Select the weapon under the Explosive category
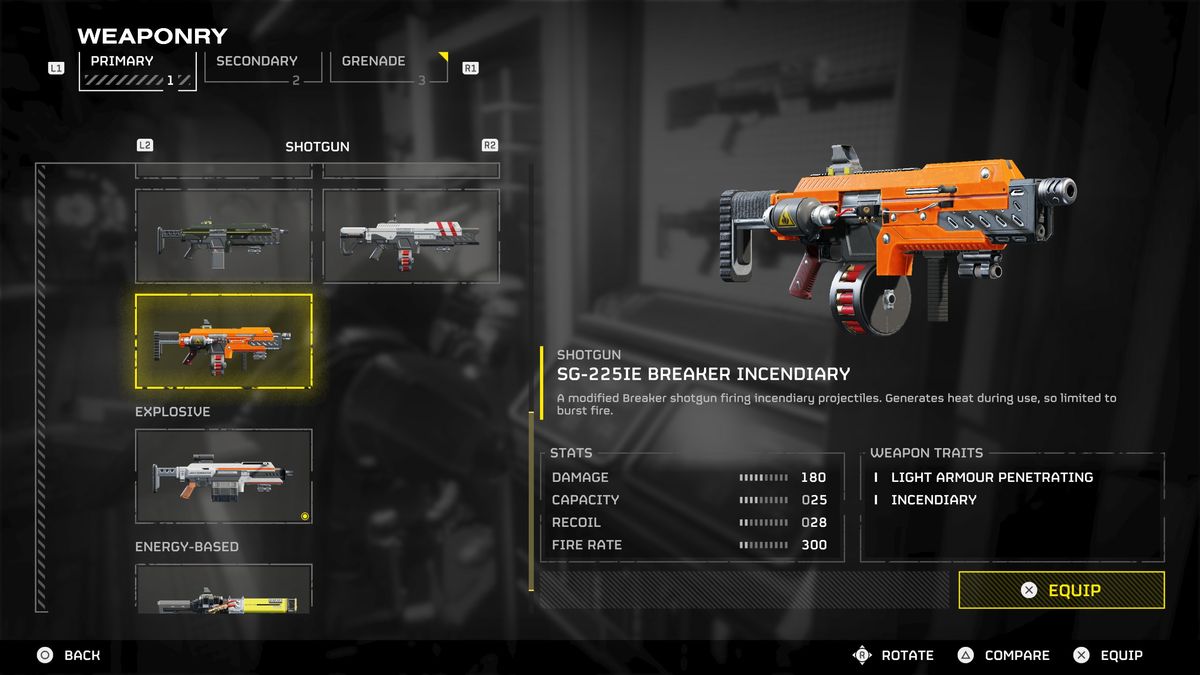The height and width of the screenshot is (675, 1200). [x=224, y=476]
